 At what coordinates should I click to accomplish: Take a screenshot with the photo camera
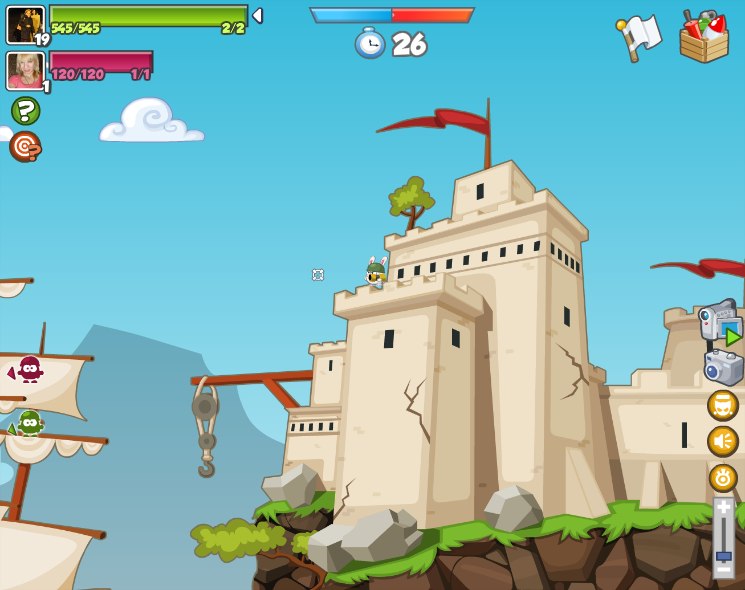pos(723,367)
